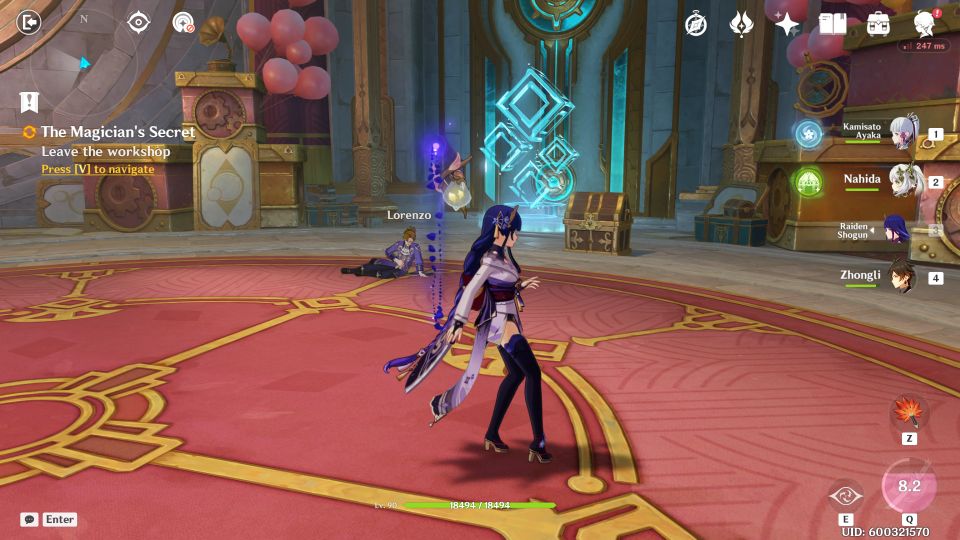
Task: Select Raiden Shogun in party list
Action: pyautogui.click(x=896, y=230)
